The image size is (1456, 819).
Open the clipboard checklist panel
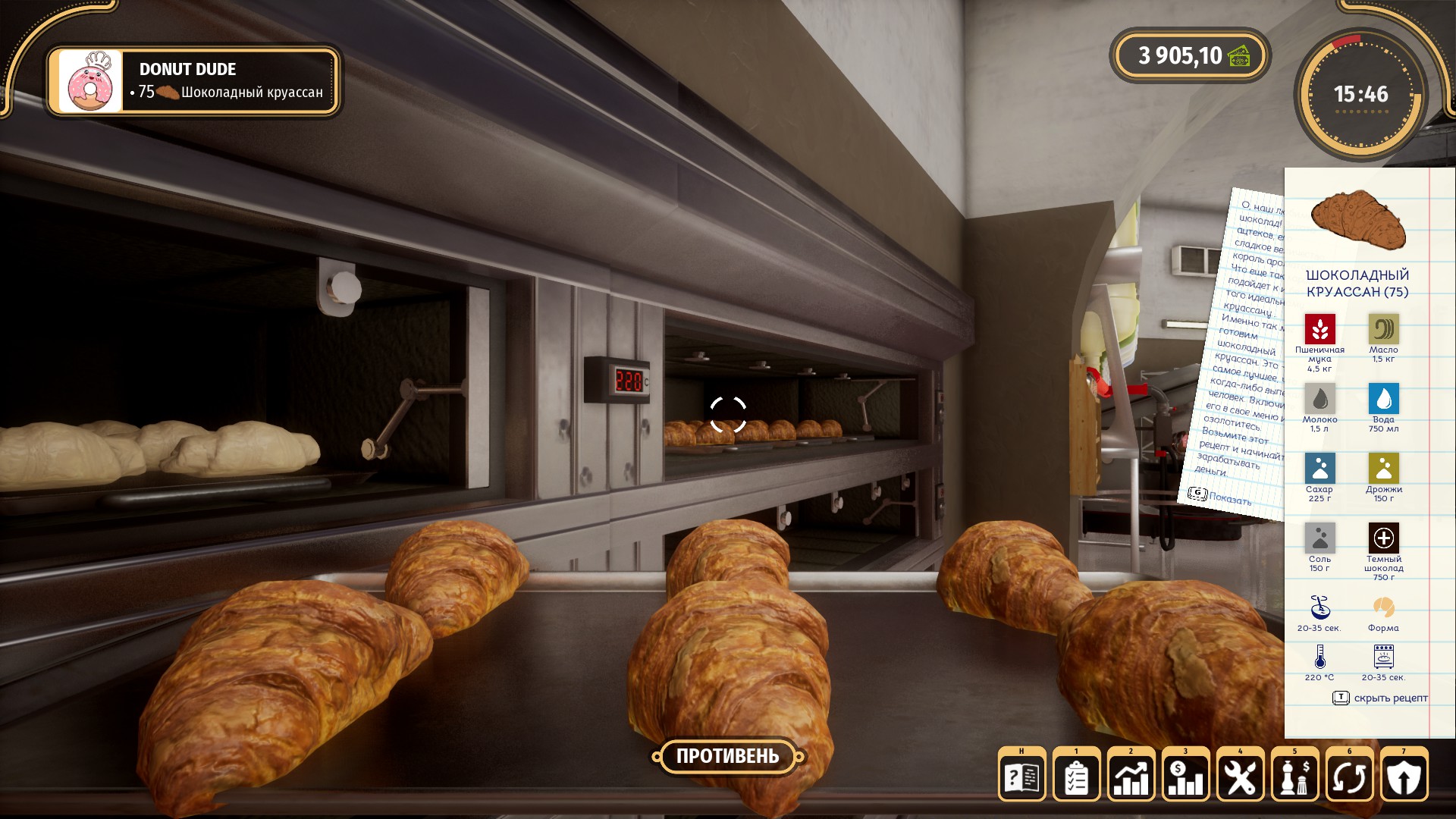[1076, 777]
